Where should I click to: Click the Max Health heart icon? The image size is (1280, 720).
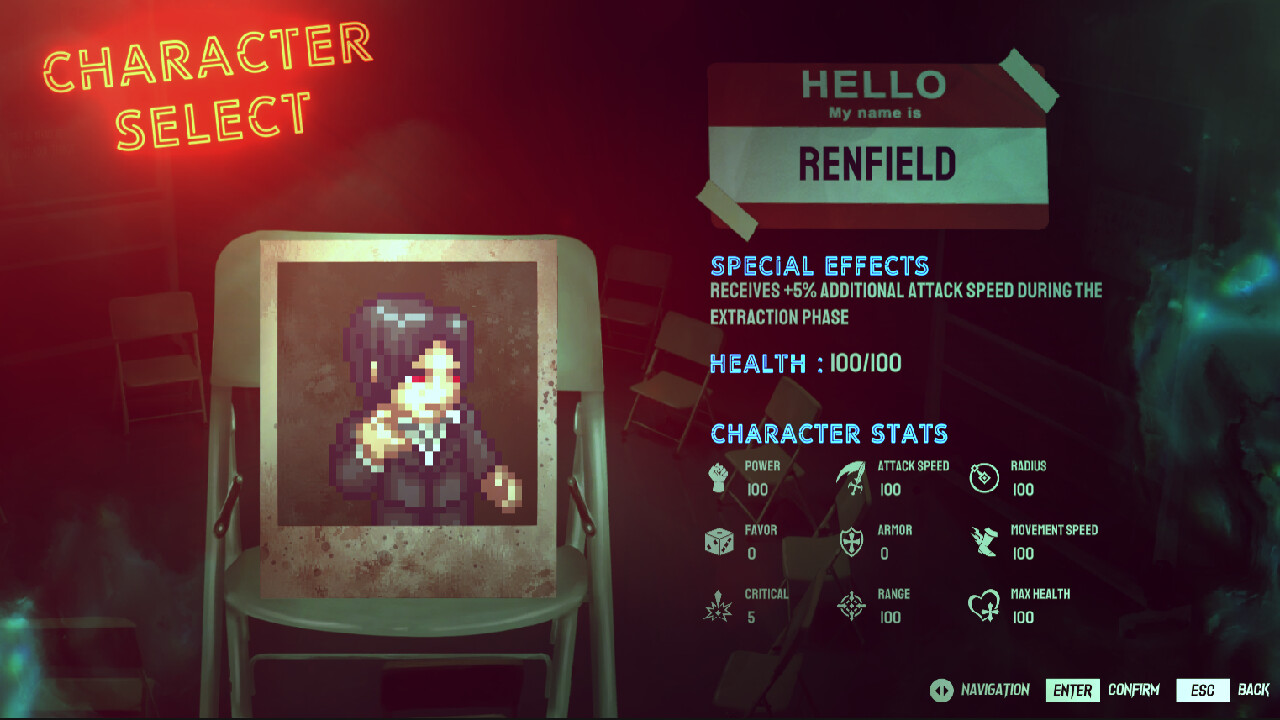coord(983,603)
